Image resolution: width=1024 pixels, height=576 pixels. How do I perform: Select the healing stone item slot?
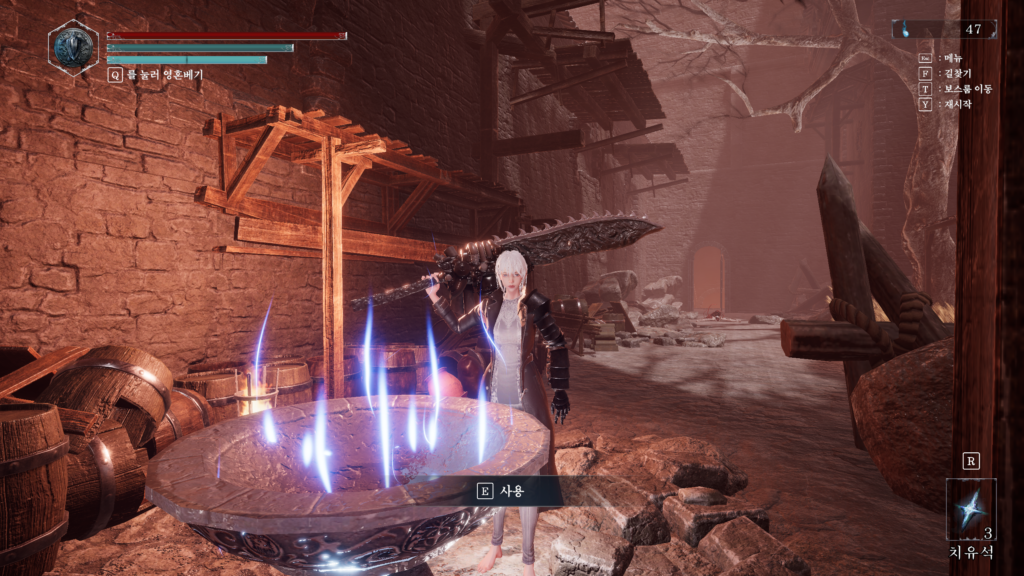[970, 510]
